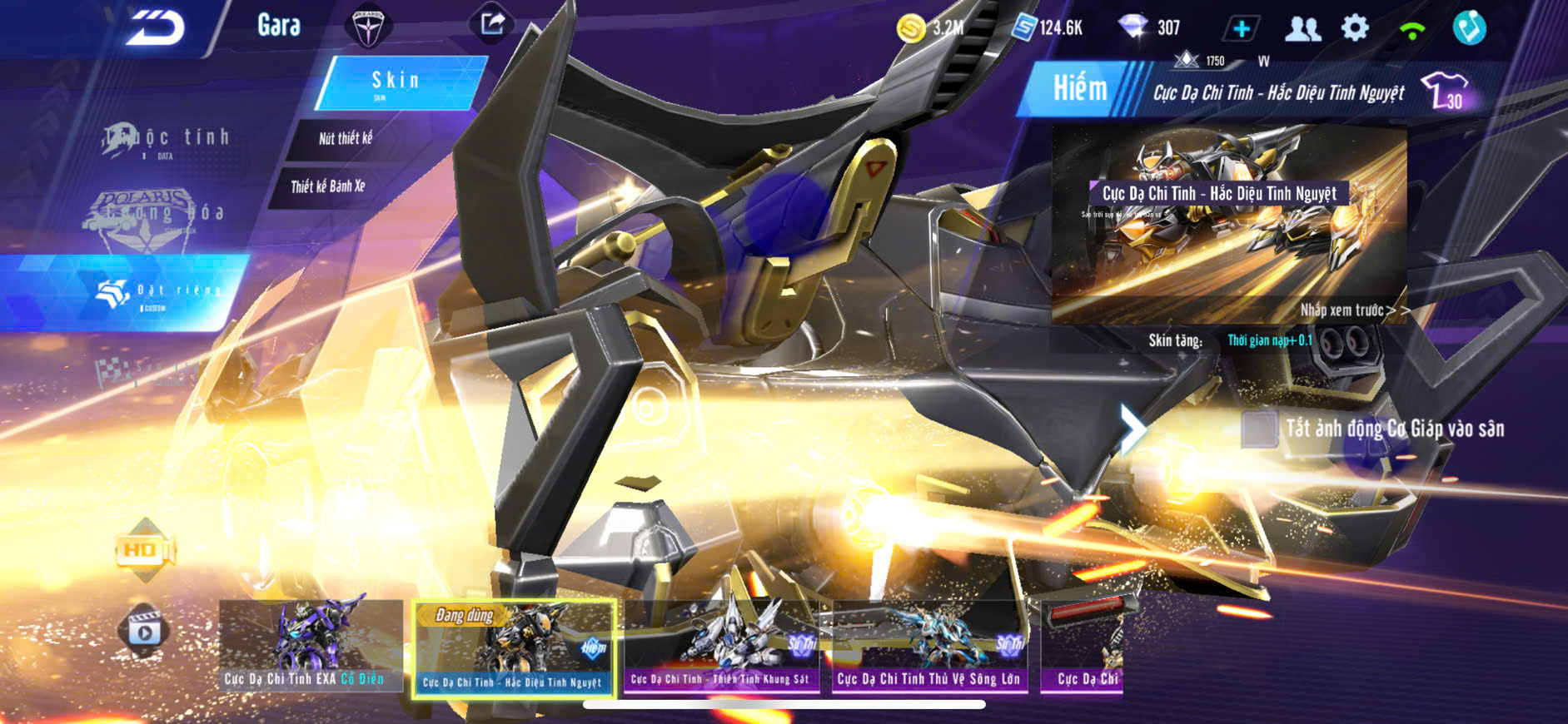Image resolution: width=1568 pixels, height=724 pixels.
Task: Add more diamonds with plus button
Action: click(x=1241, y=28)
